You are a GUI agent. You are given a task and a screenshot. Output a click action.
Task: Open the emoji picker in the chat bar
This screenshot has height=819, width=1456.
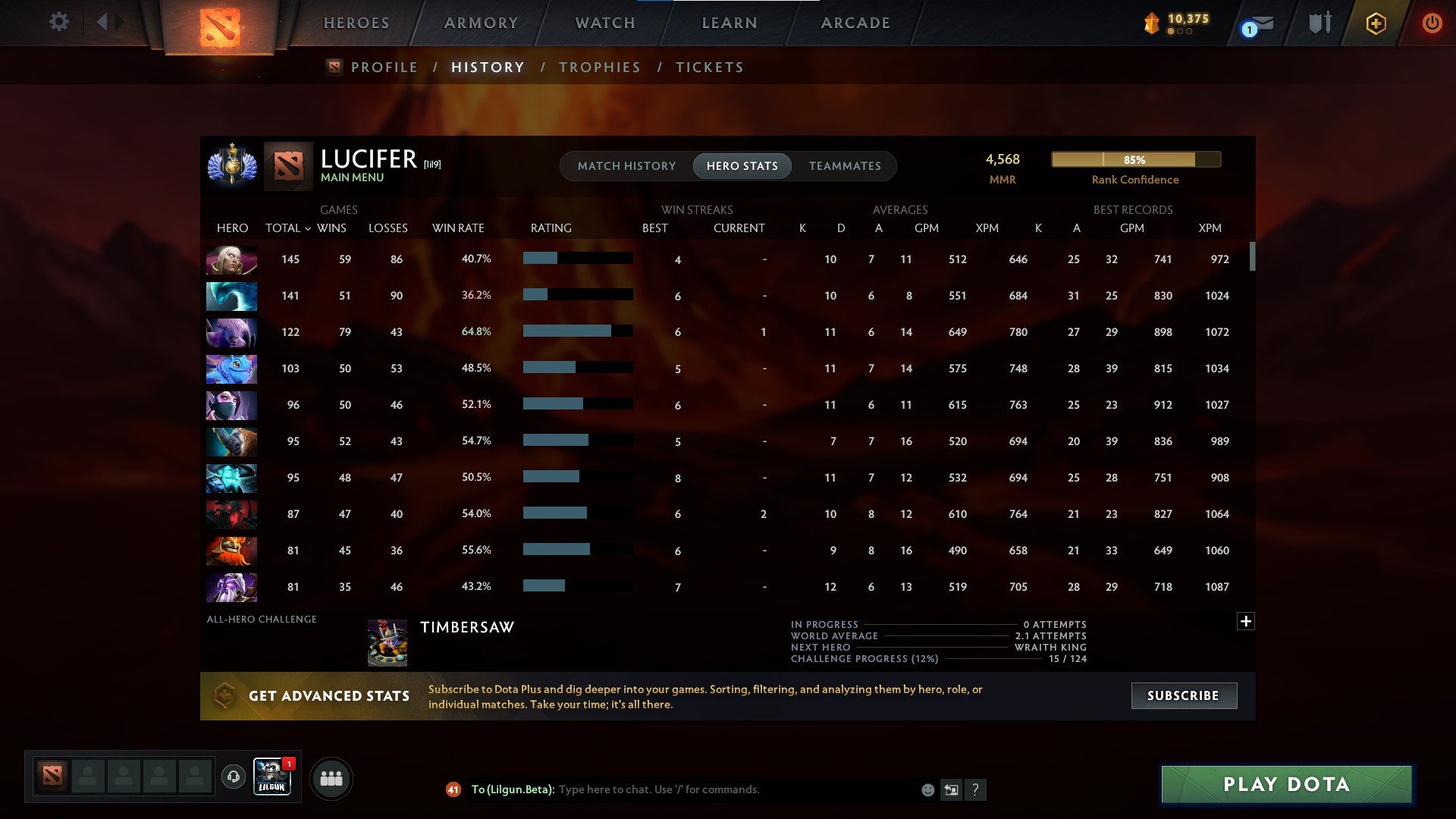pos(929,789)
